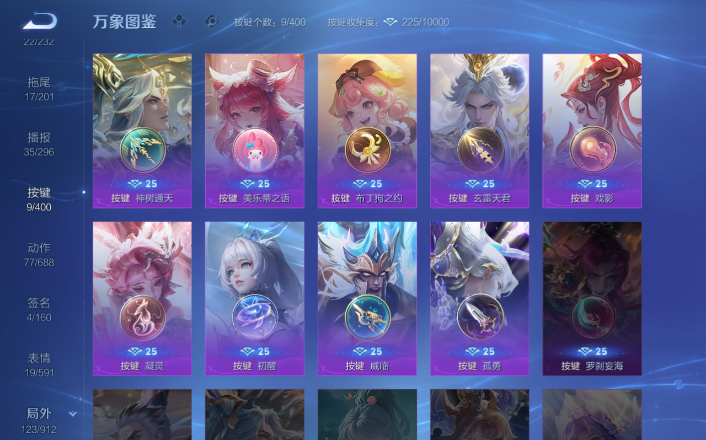Go back using the return arrow

(40, 21)
